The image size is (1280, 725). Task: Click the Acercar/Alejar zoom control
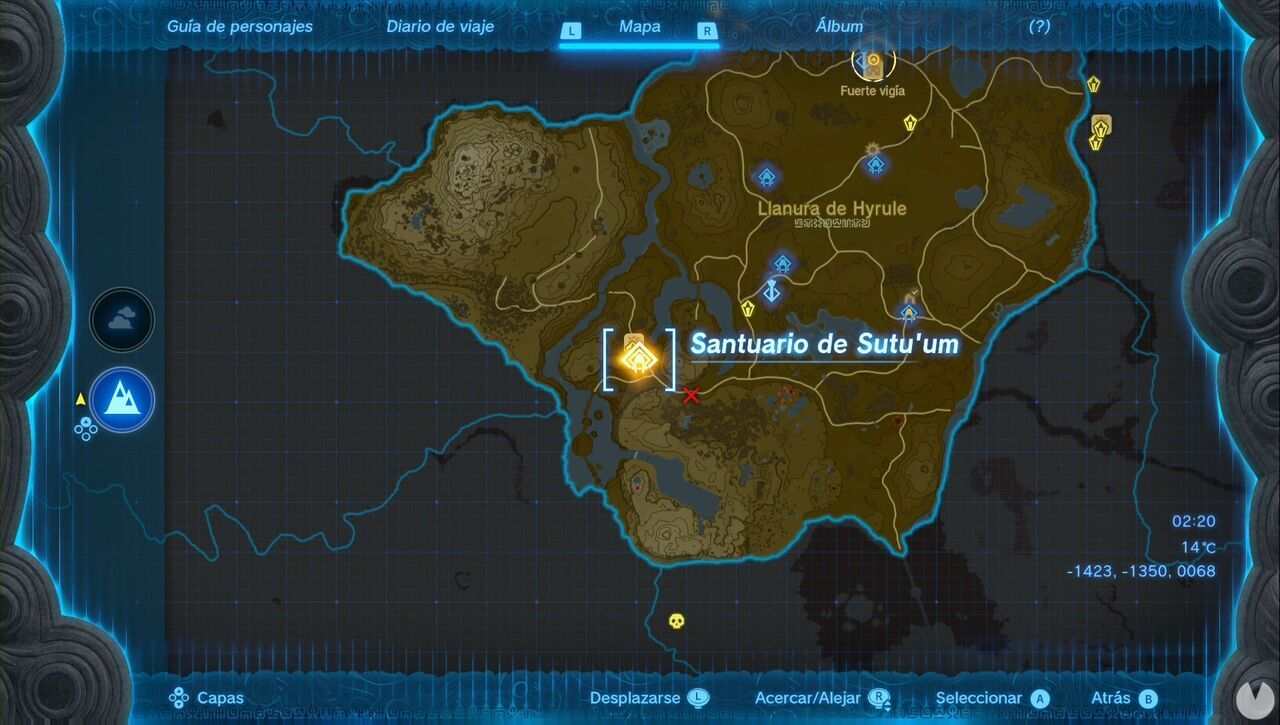(x=808, y=697)
